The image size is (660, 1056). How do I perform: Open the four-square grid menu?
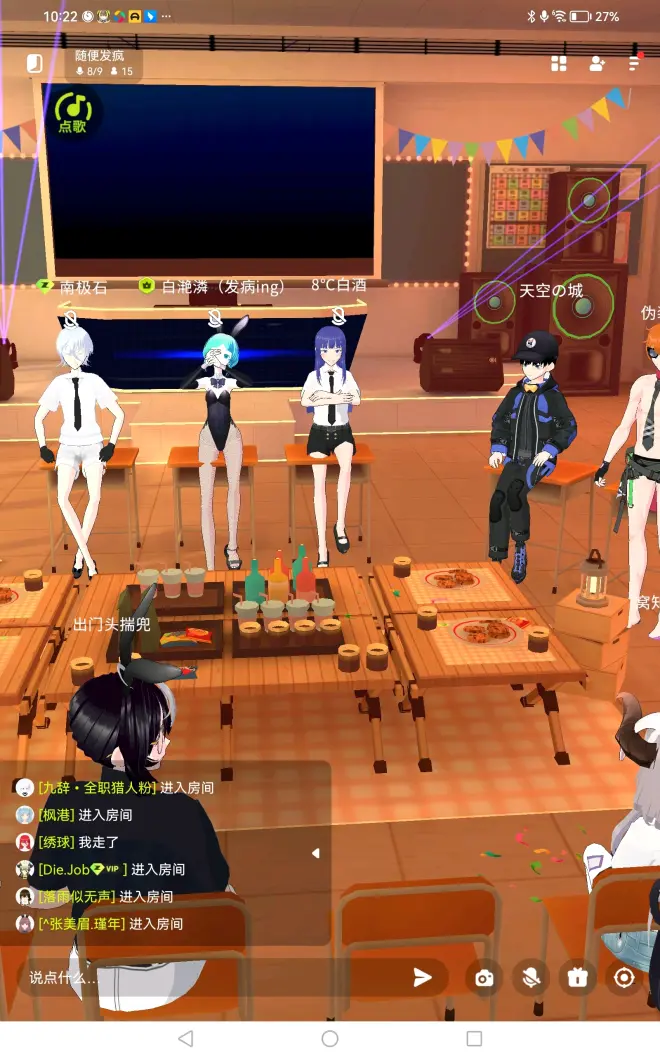pos(559,64)
